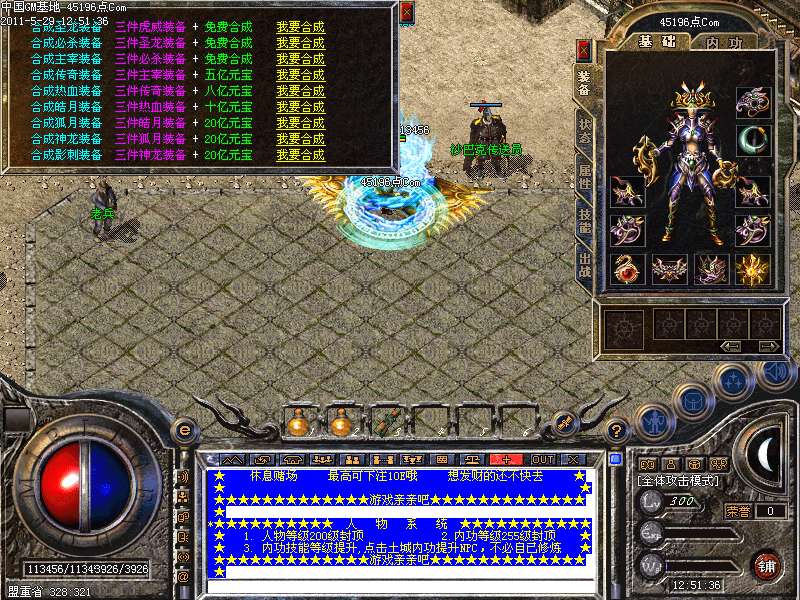
Task: Select the green crescent ring equipment slot
Action: [x=752, y=141]
